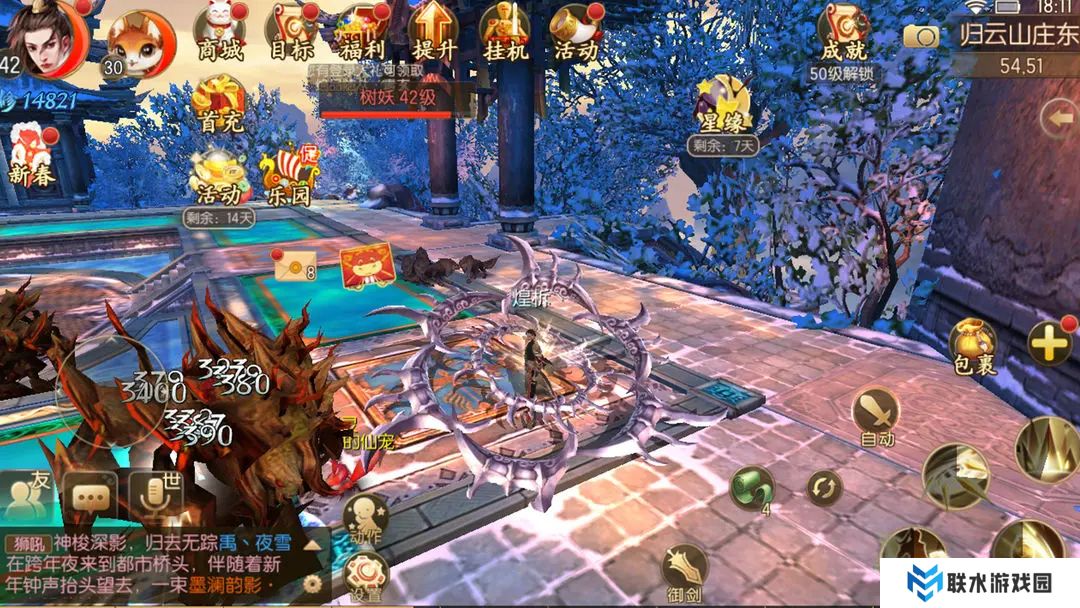
Task: Activate 挂机 auto-battle mode
Action: (504, 32)
